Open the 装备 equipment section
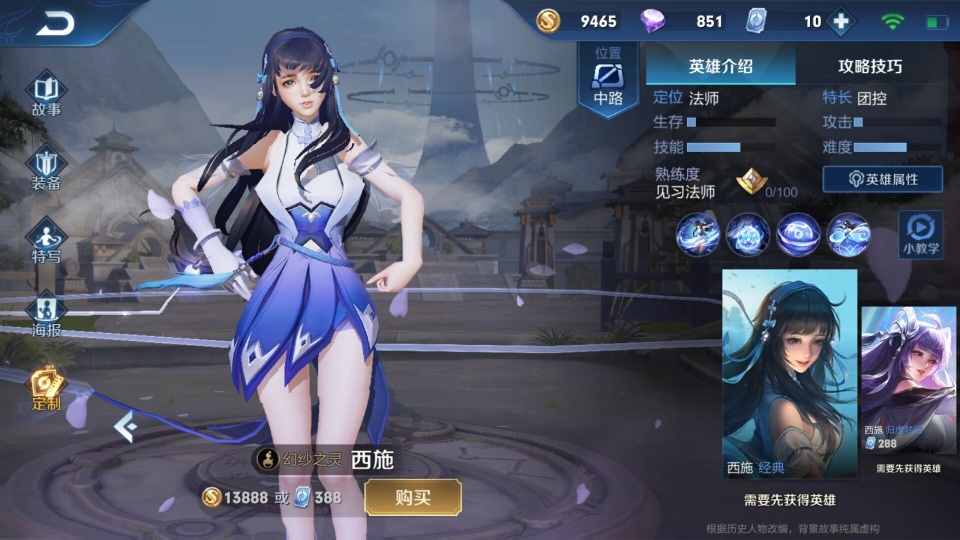 (47, 168)
